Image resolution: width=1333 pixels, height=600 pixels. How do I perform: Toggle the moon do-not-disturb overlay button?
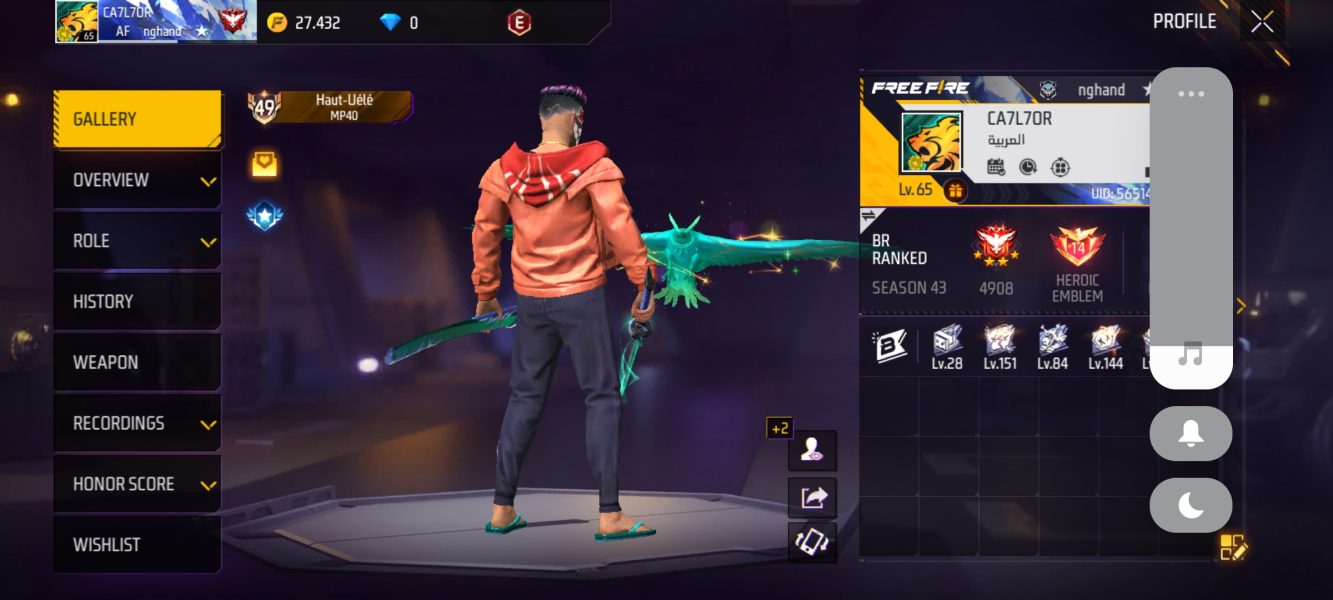coord(1190,506)
